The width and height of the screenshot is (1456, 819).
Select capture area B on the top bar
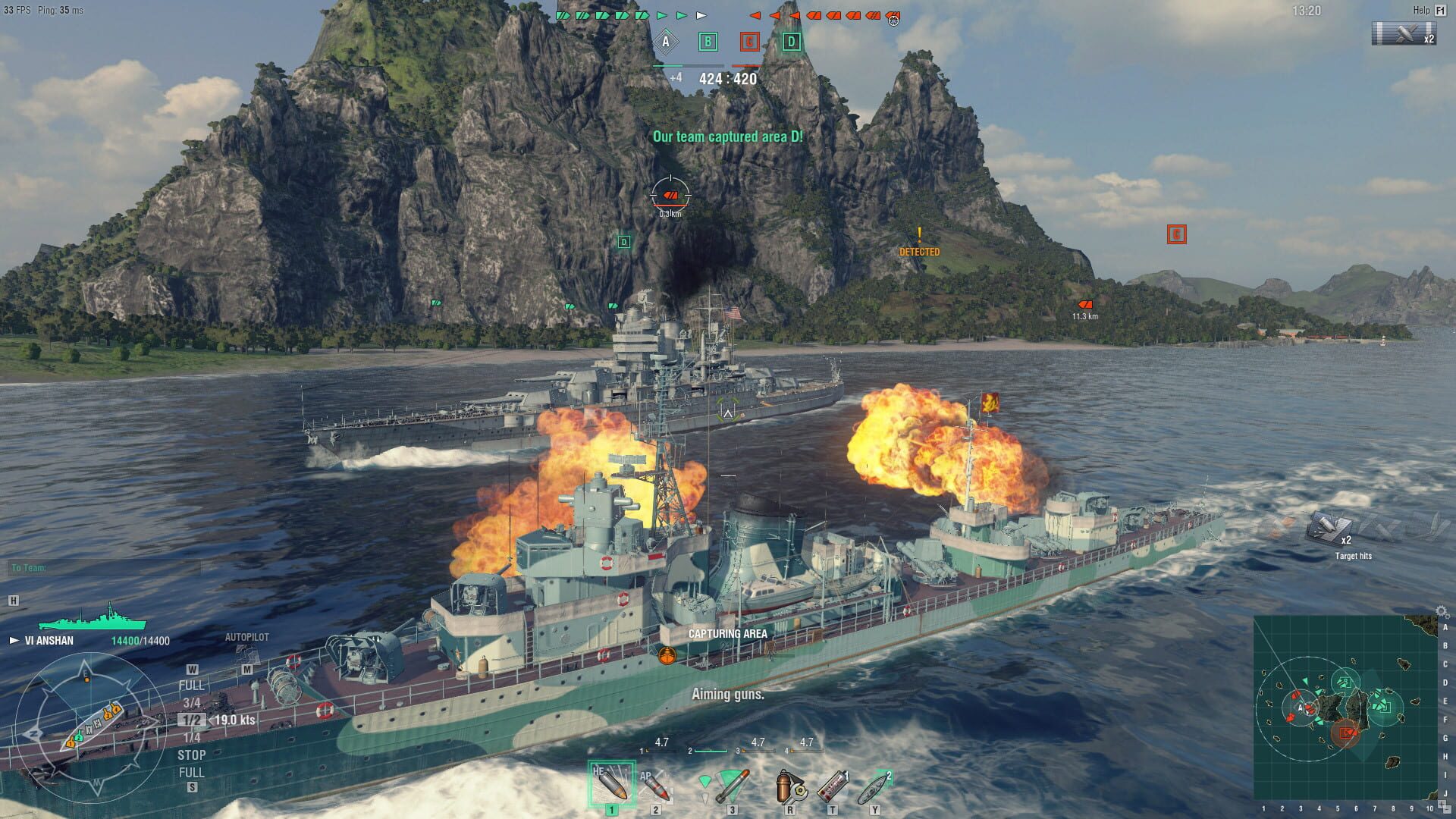click(708, 43)
